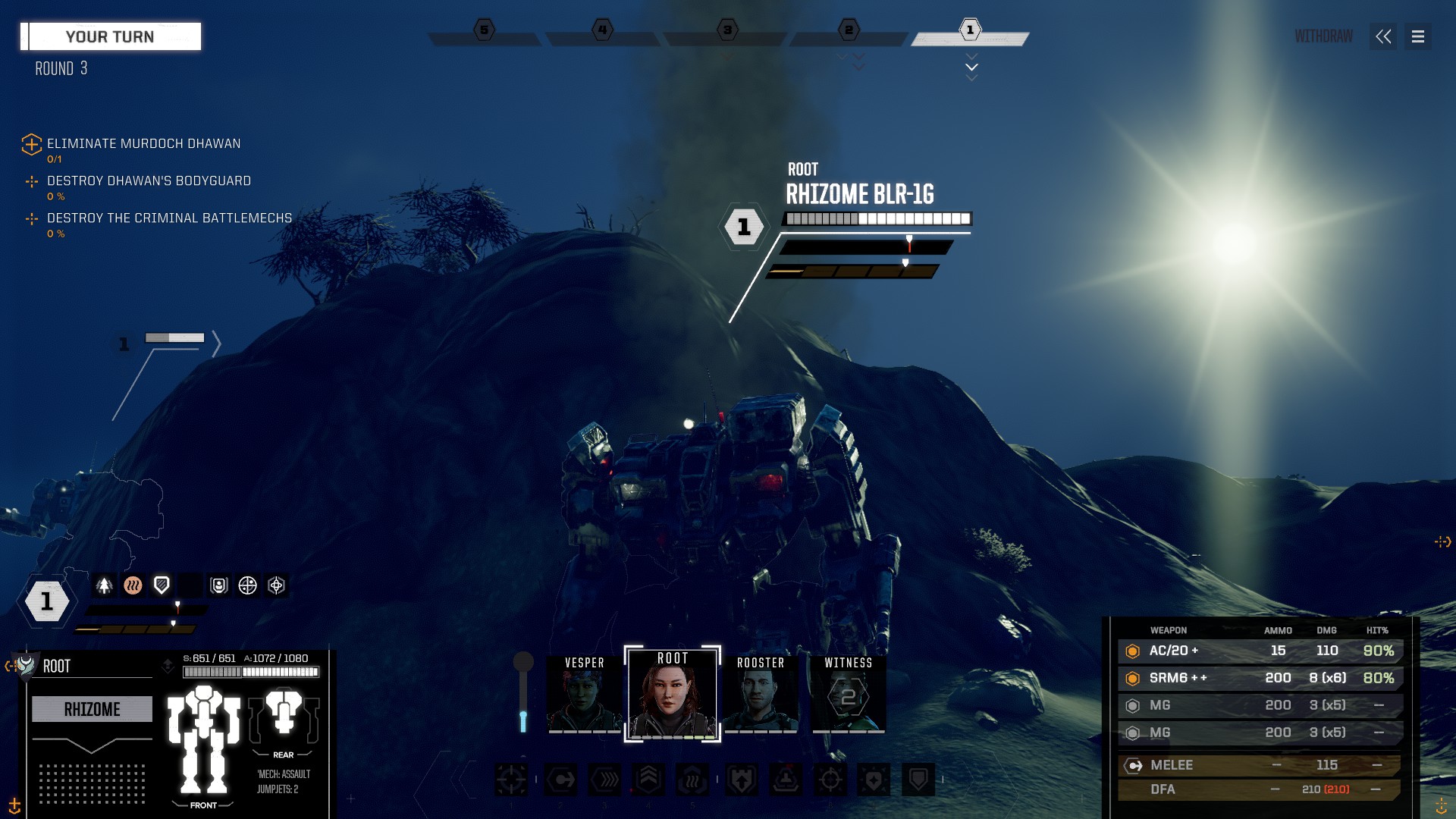The width and height of the screenshot is (1456, 819).
Task: Open the chevron under phase 2
Action: click(x=859, y=67)
